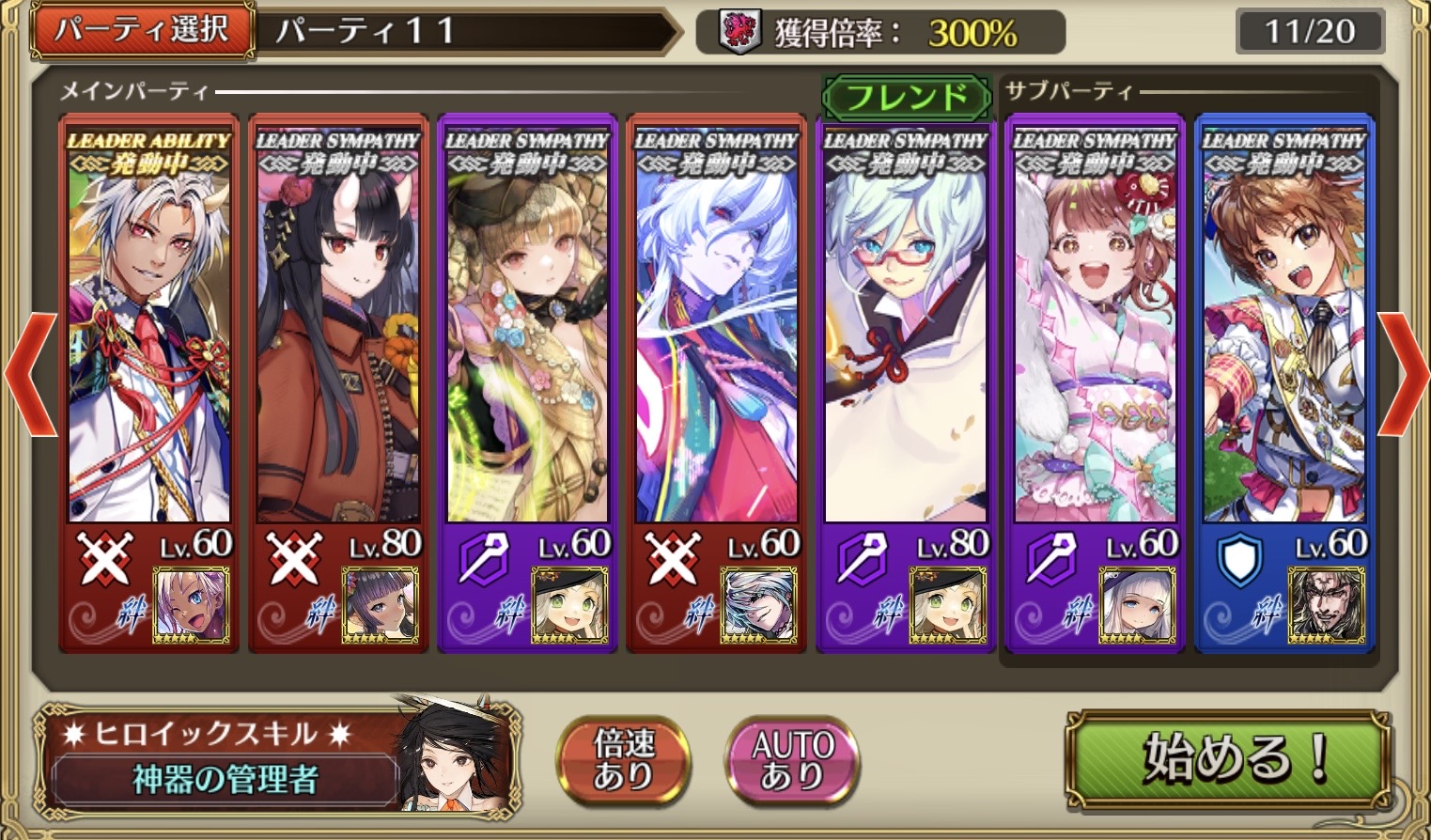Open the ヒロイックスキル 神器の管理者 panel
1431x840 pixels.
[277, 760]
